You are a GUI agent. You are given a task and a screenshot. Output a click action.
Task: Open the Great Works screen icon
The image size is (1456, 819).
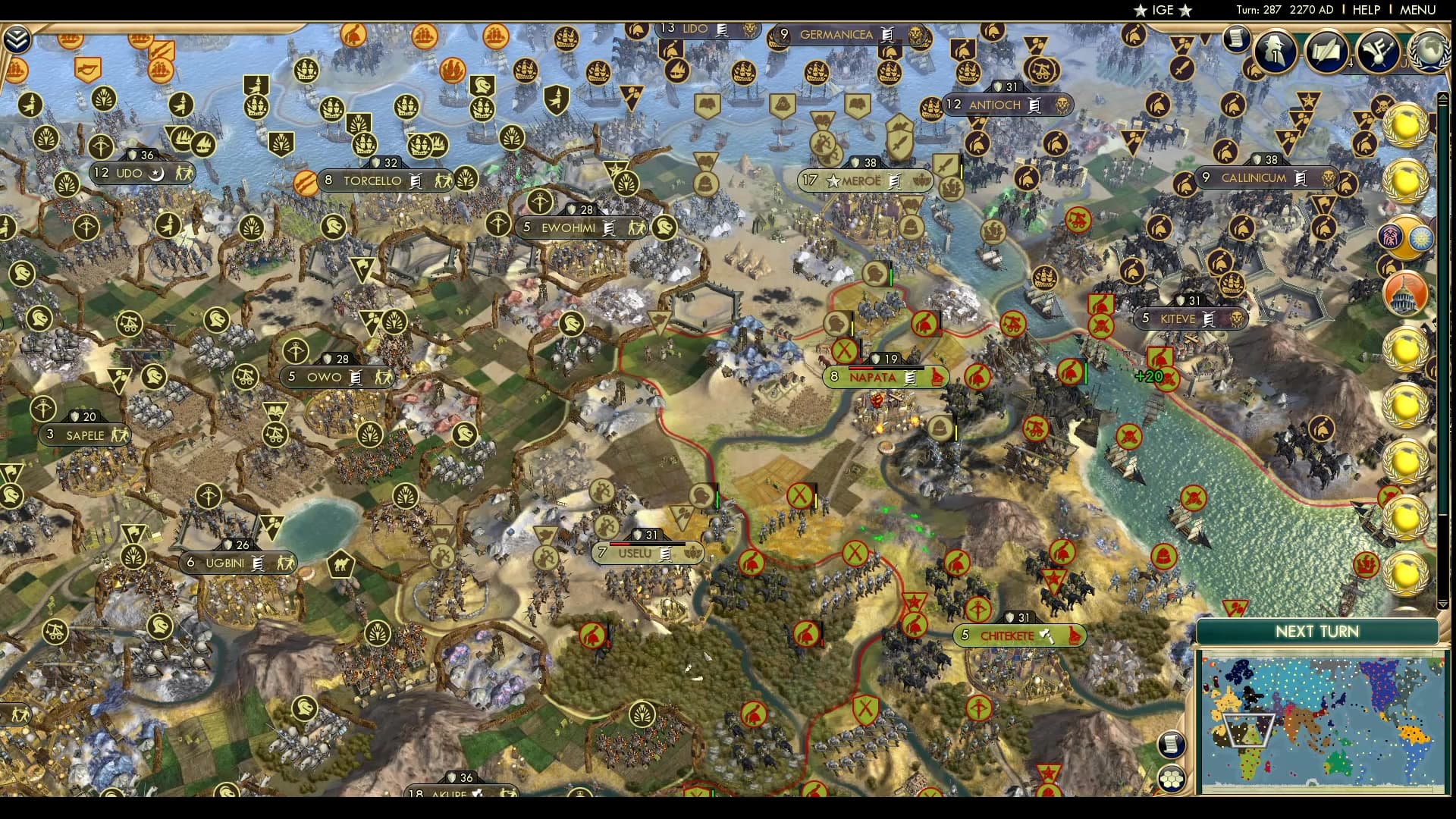click(1326, 52)
